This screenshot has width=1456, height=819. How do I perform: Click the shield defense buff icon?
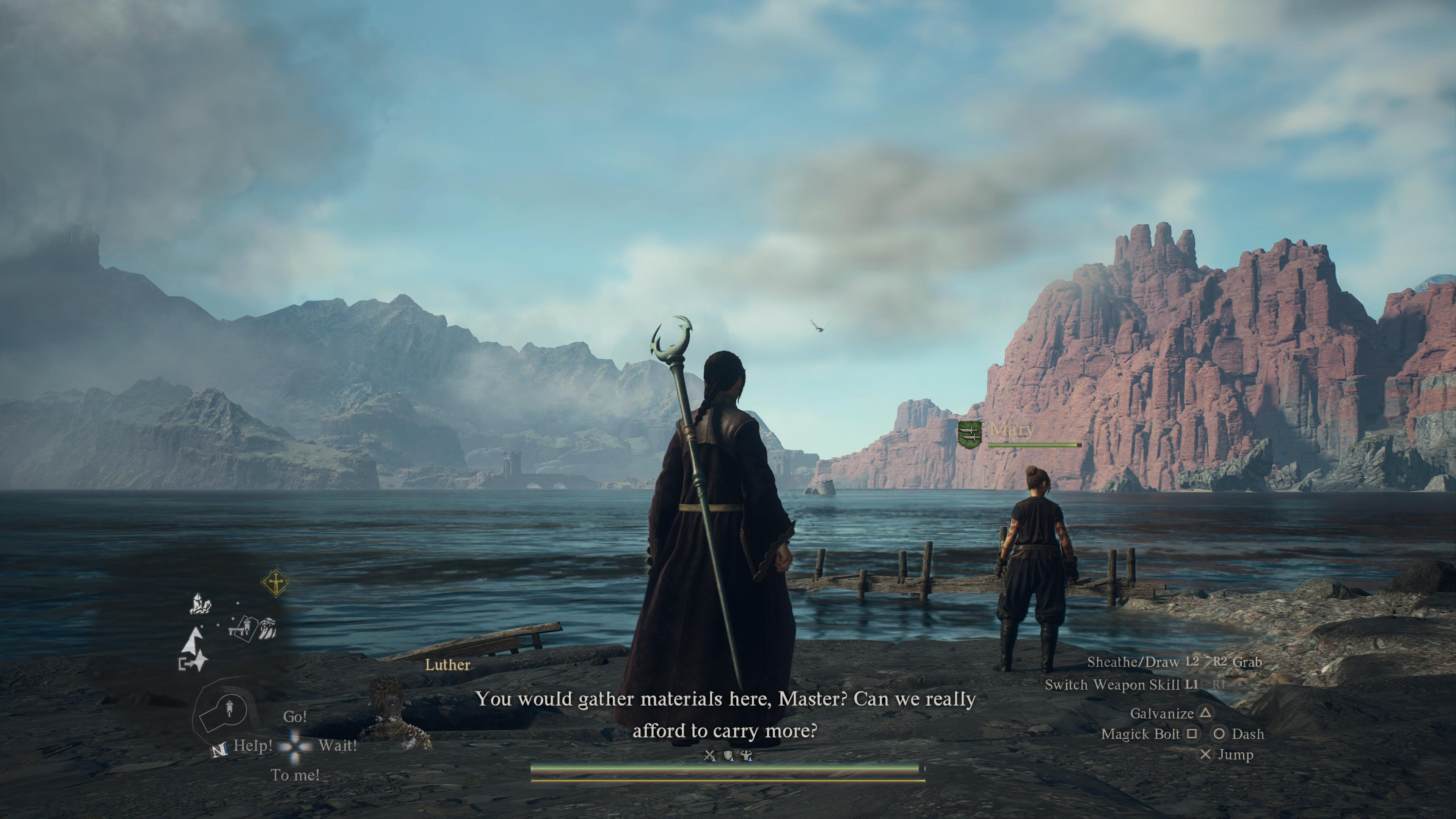click(x=728, y=755)
